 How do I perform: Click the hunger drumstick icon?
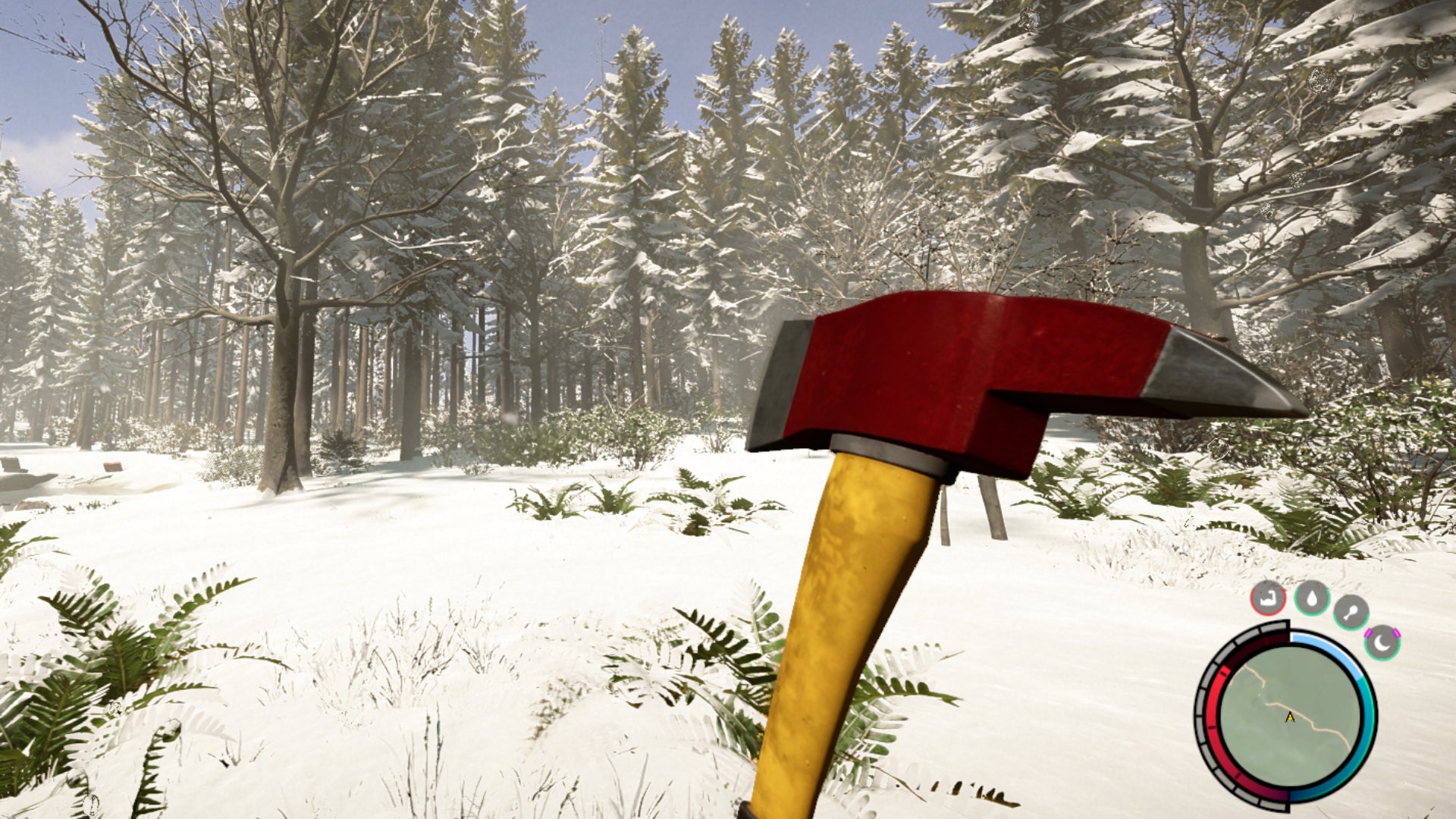click(1351, 612)
